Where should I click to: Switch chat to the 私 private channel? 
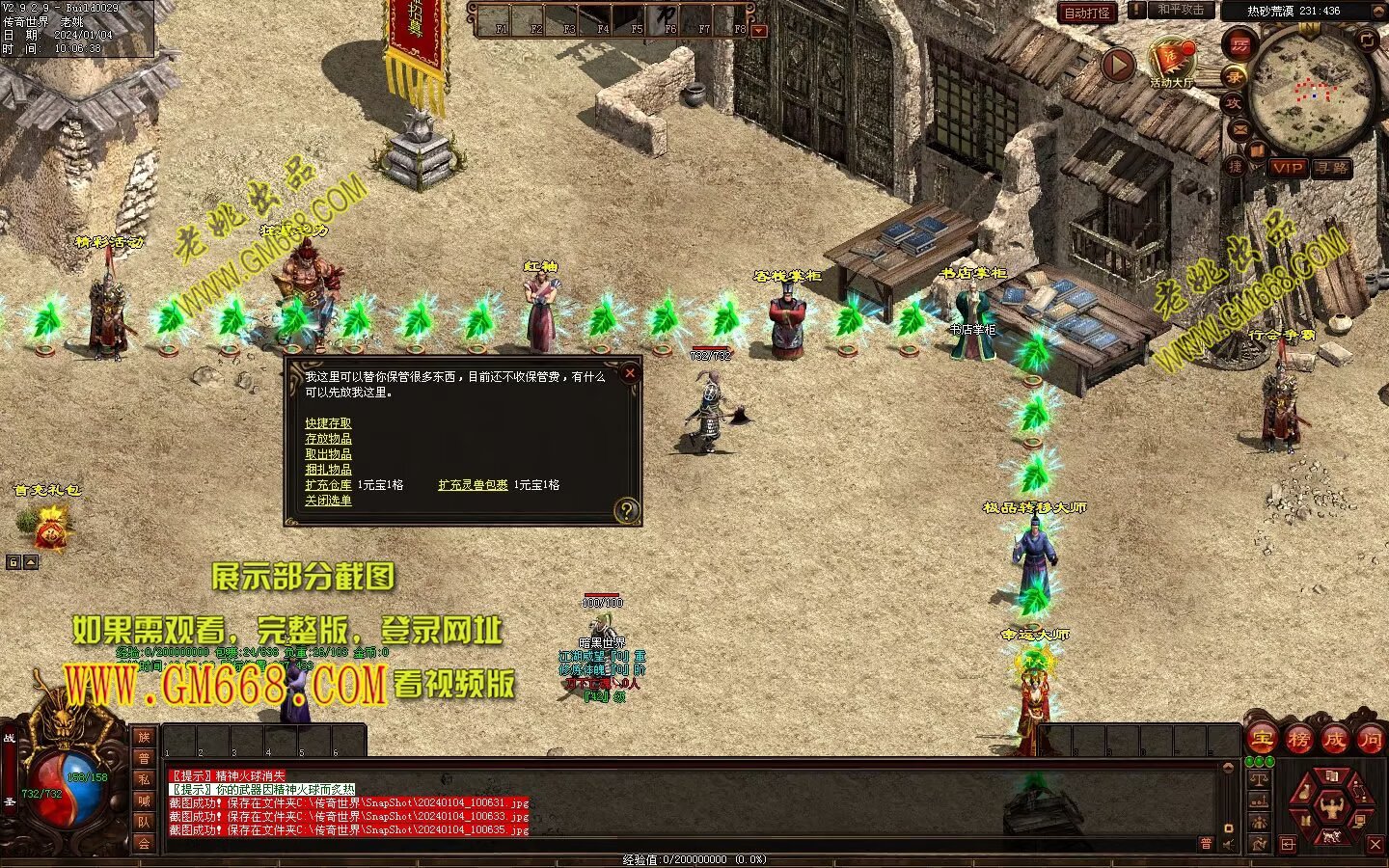(144, 779)
